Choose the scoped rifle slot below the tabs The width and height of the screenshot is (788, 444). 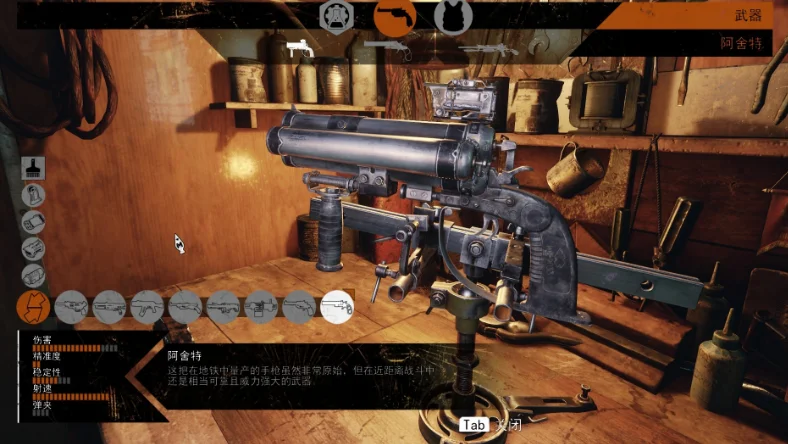(x=489, y=47)
